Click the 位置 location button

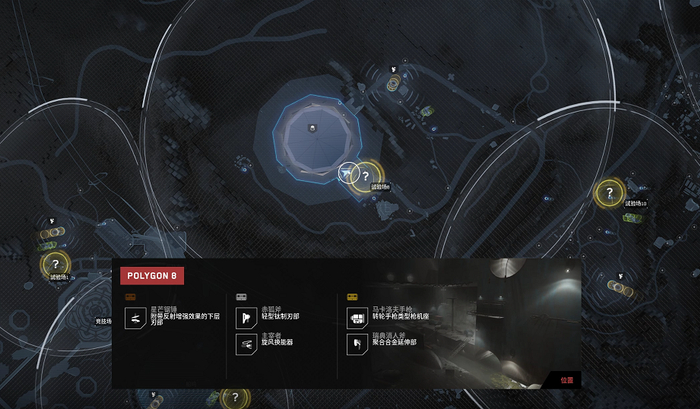click(x=565, y=379)
